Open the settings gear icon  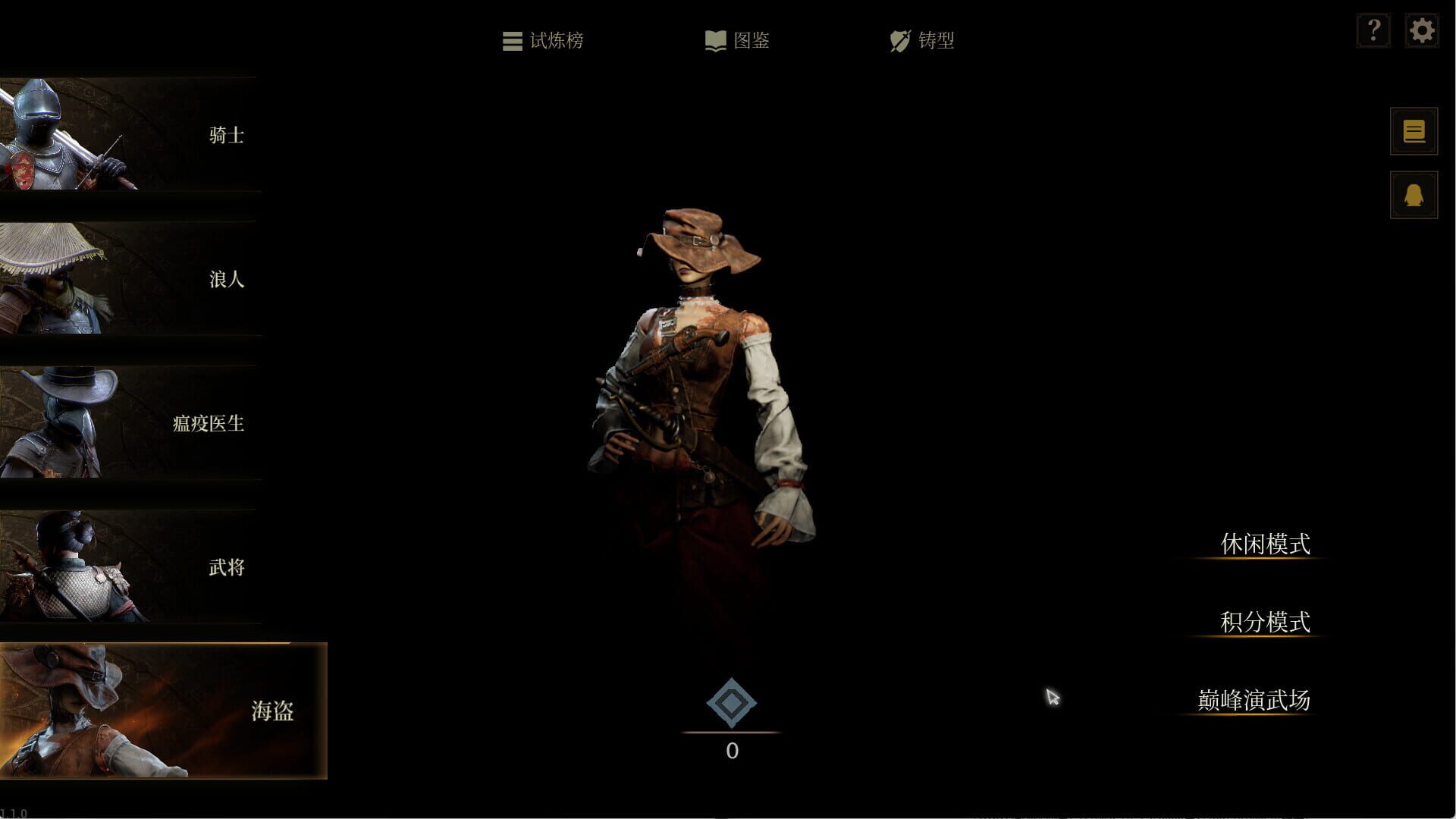[x=1422, y=30]
